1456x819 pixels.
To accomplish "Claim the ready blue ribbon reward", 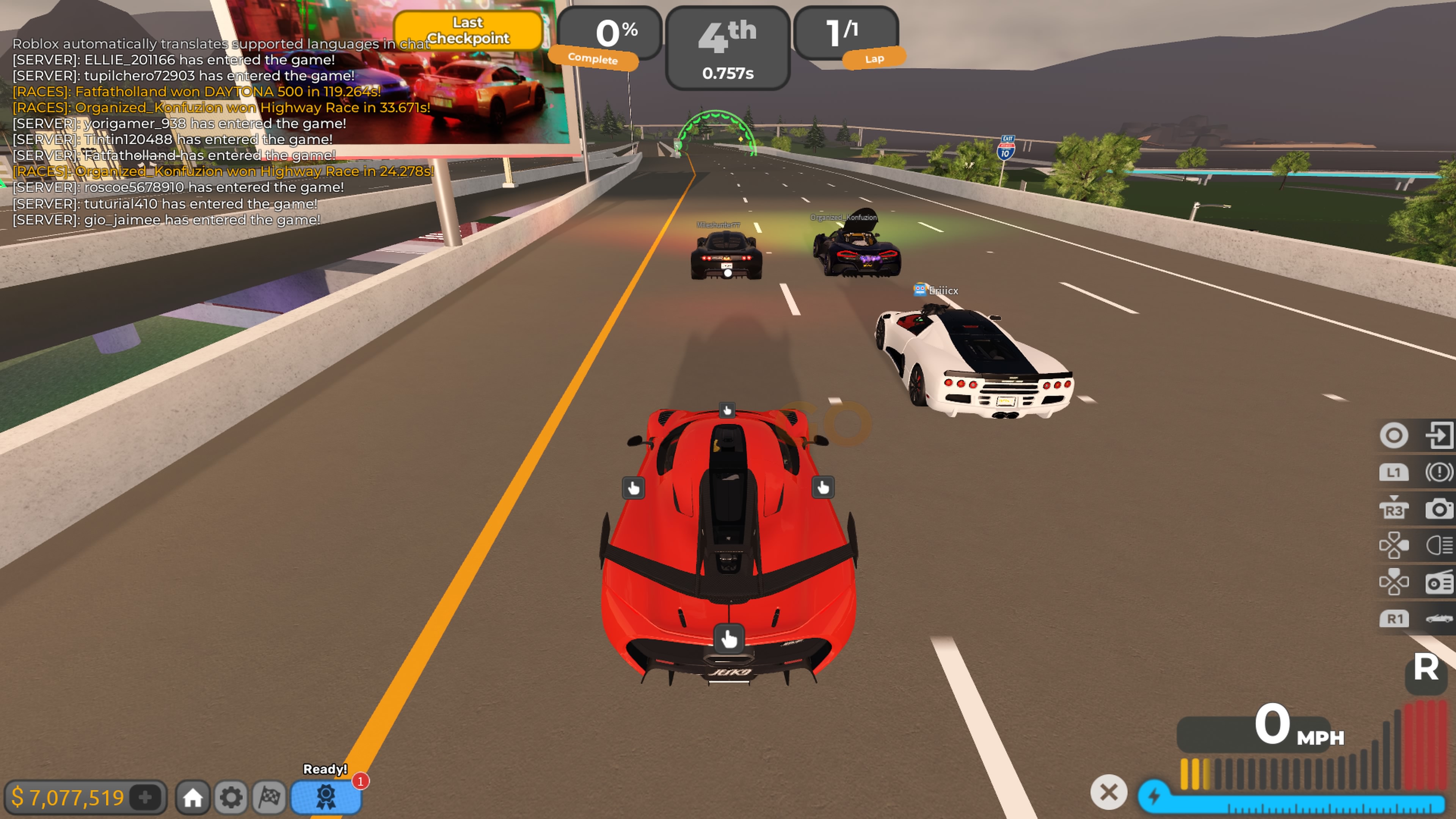I will [x=326, y=797].
